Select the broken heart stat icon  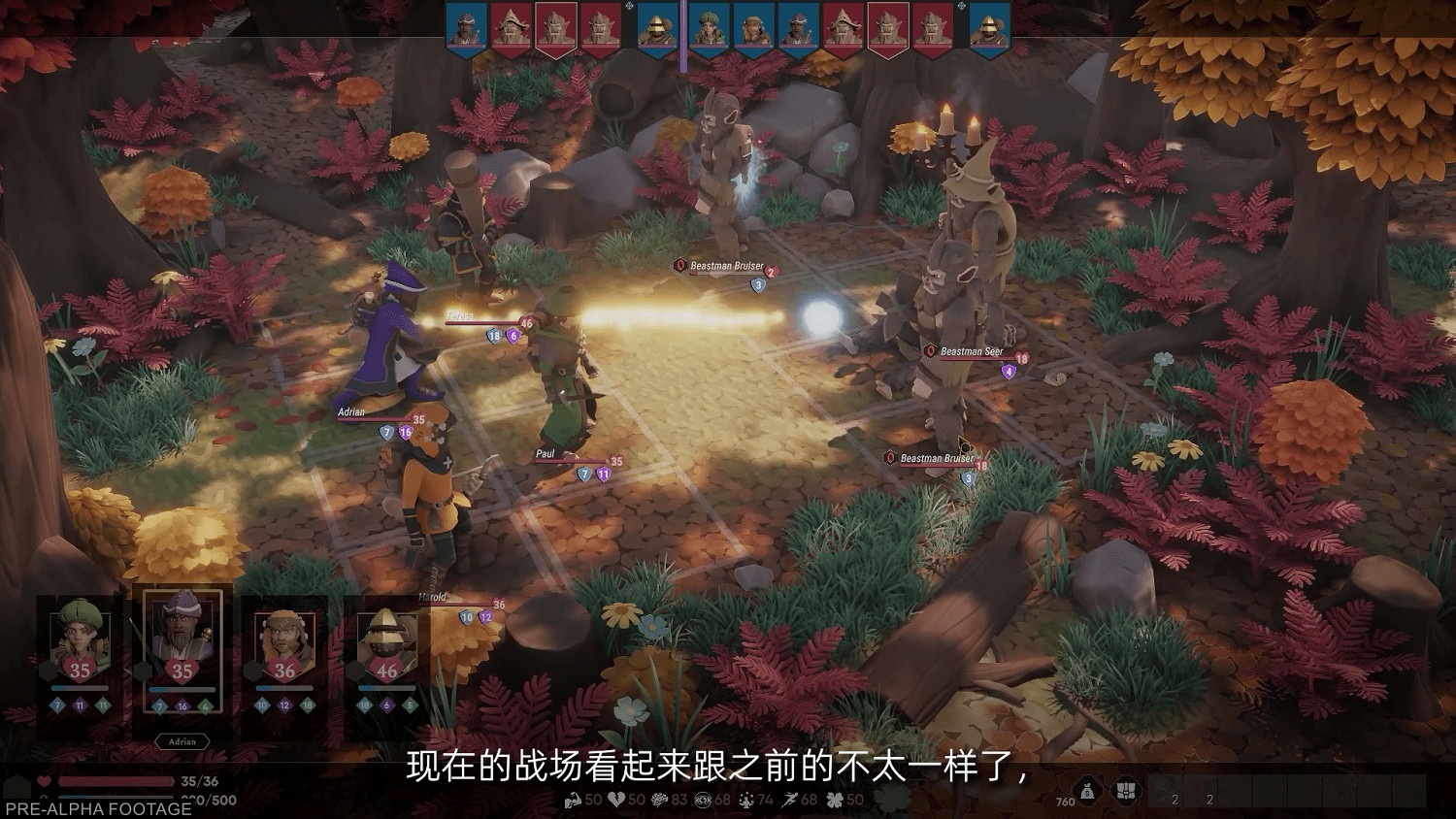615,800
